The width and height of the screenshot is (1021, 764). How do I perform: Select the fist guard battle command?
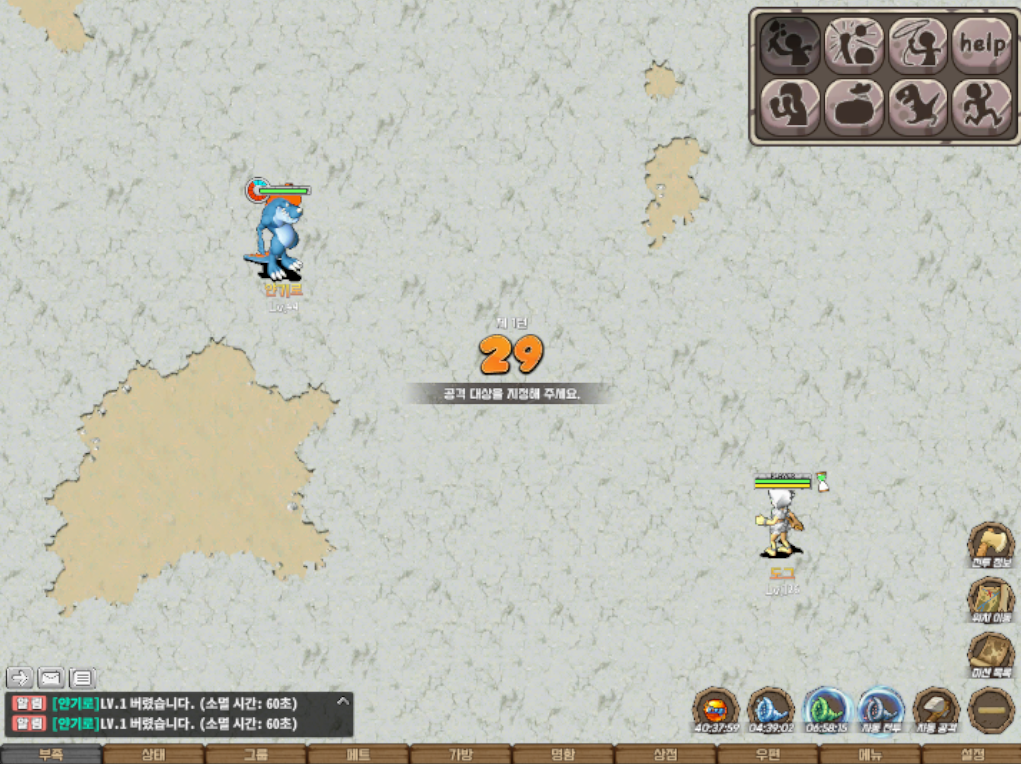[x=790, y=106]
